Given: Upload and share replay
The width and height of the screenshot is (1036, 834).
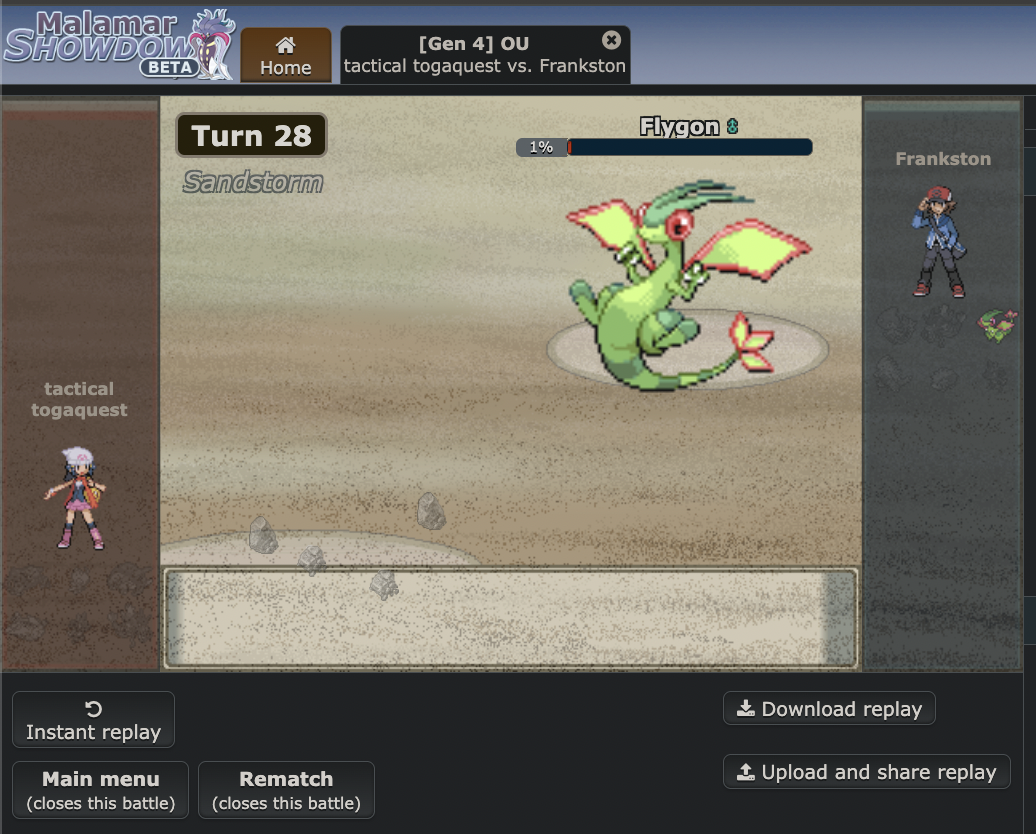Looking at the screenshot, I should pyautogui.click(x=866, y=772).
